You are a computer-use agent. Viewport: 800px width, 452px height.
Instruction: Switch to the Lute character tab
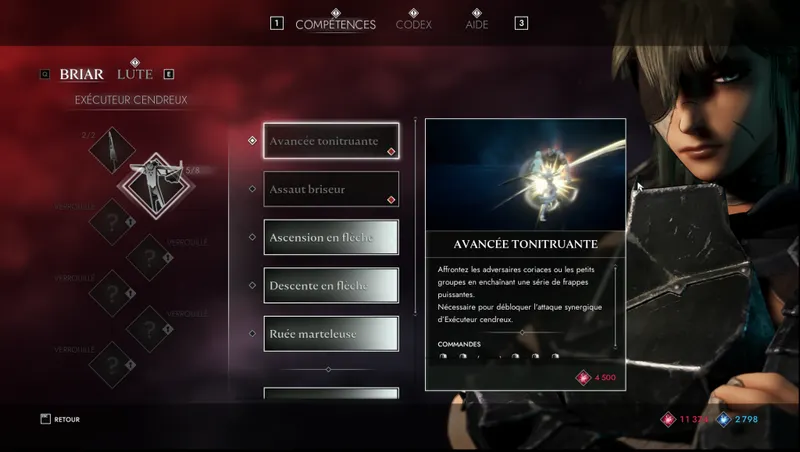pos(135,74)
